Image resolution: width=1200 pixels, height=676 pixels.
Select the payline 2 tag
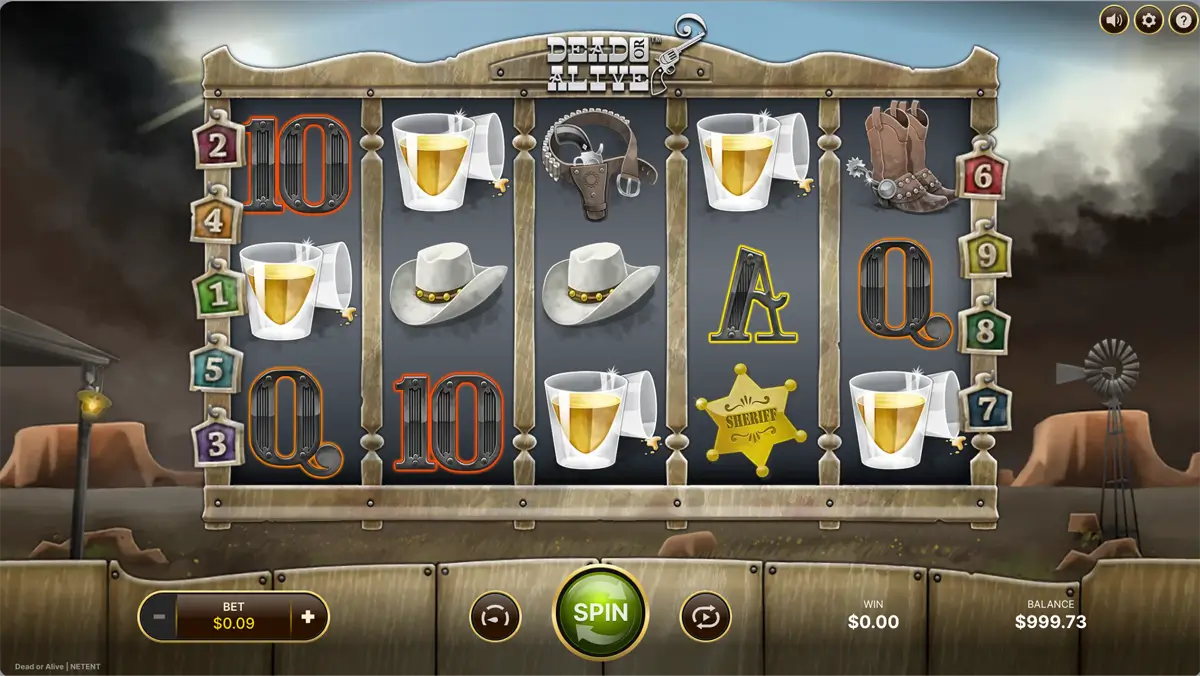point(218,147)
